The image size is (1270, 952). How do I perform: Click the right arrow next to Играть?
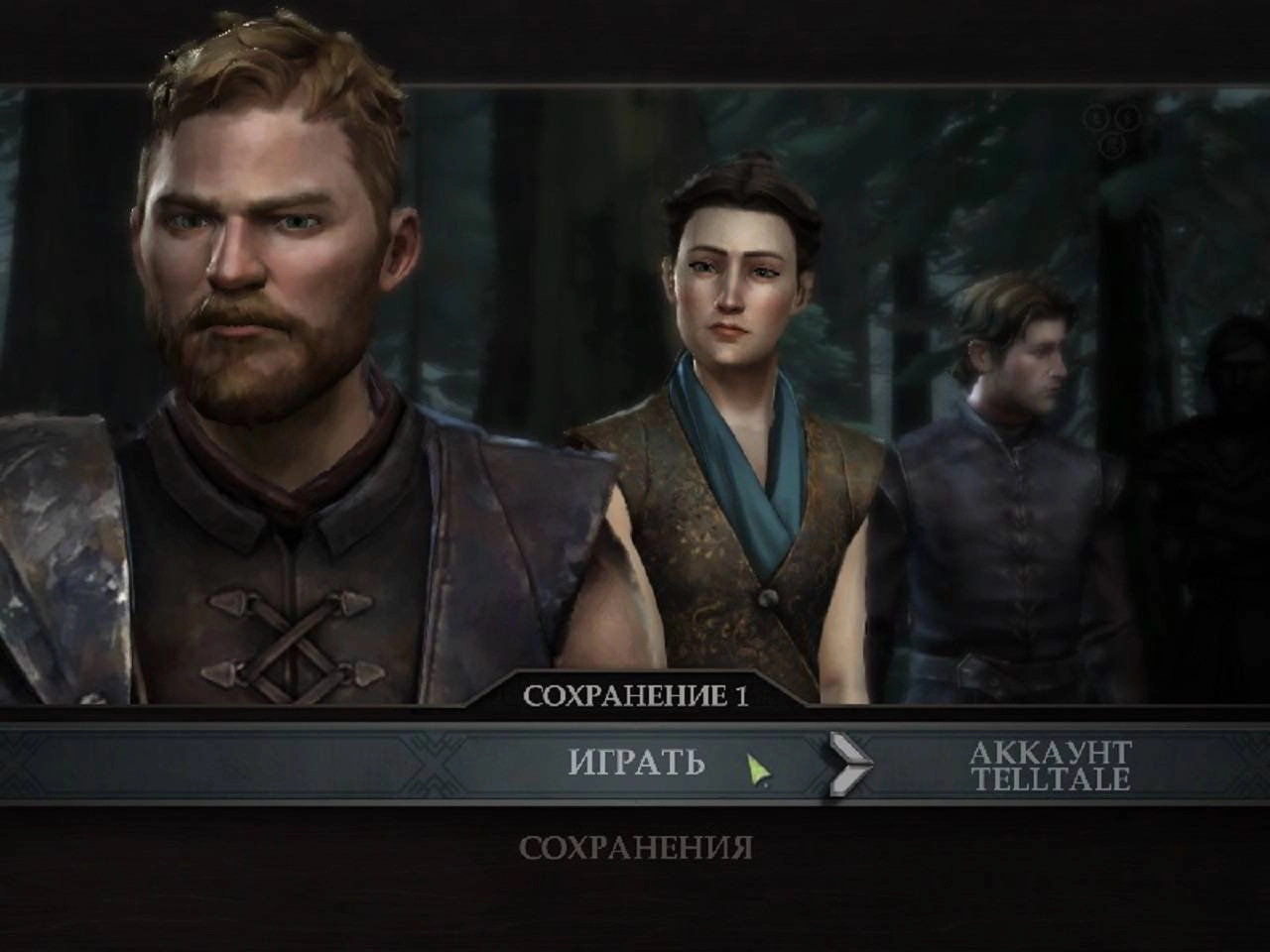click(x=850, y=765)
